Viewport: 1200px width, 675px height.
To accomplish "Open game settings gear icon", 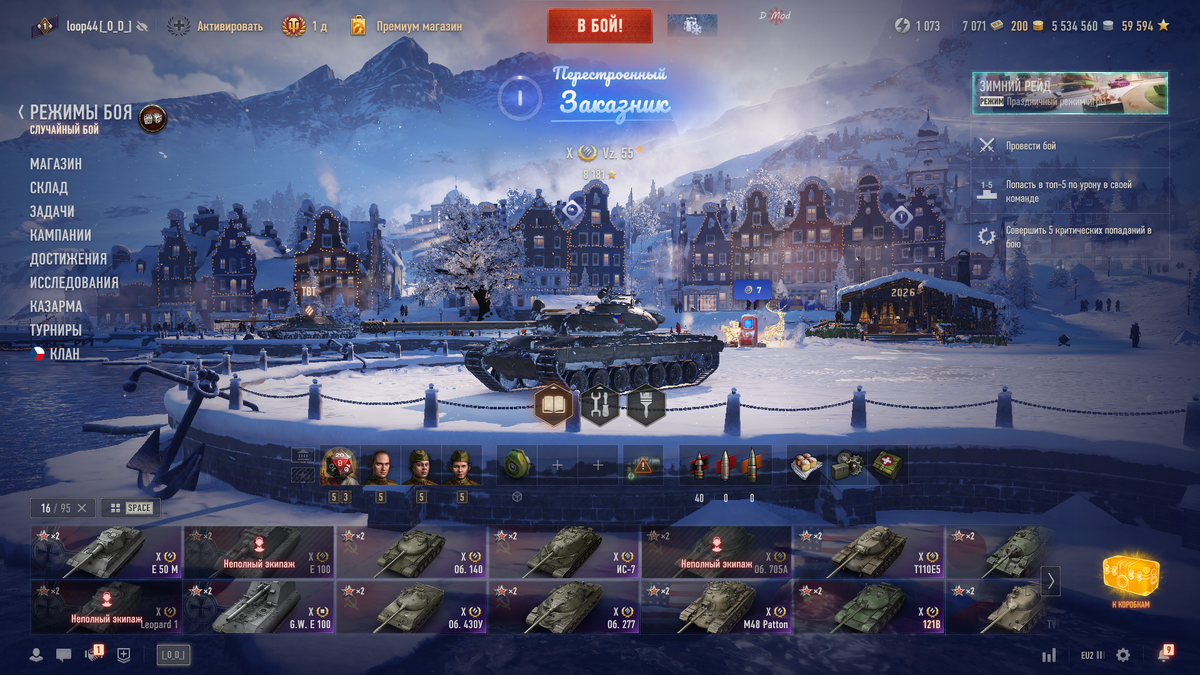I will [1123, 655].
